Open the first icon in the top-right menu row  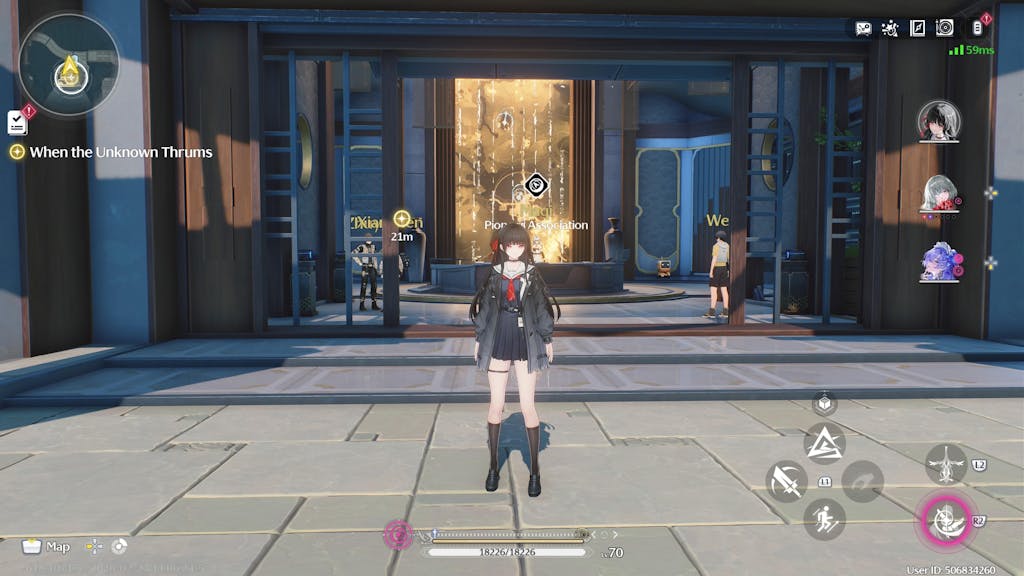coord(863,28)
